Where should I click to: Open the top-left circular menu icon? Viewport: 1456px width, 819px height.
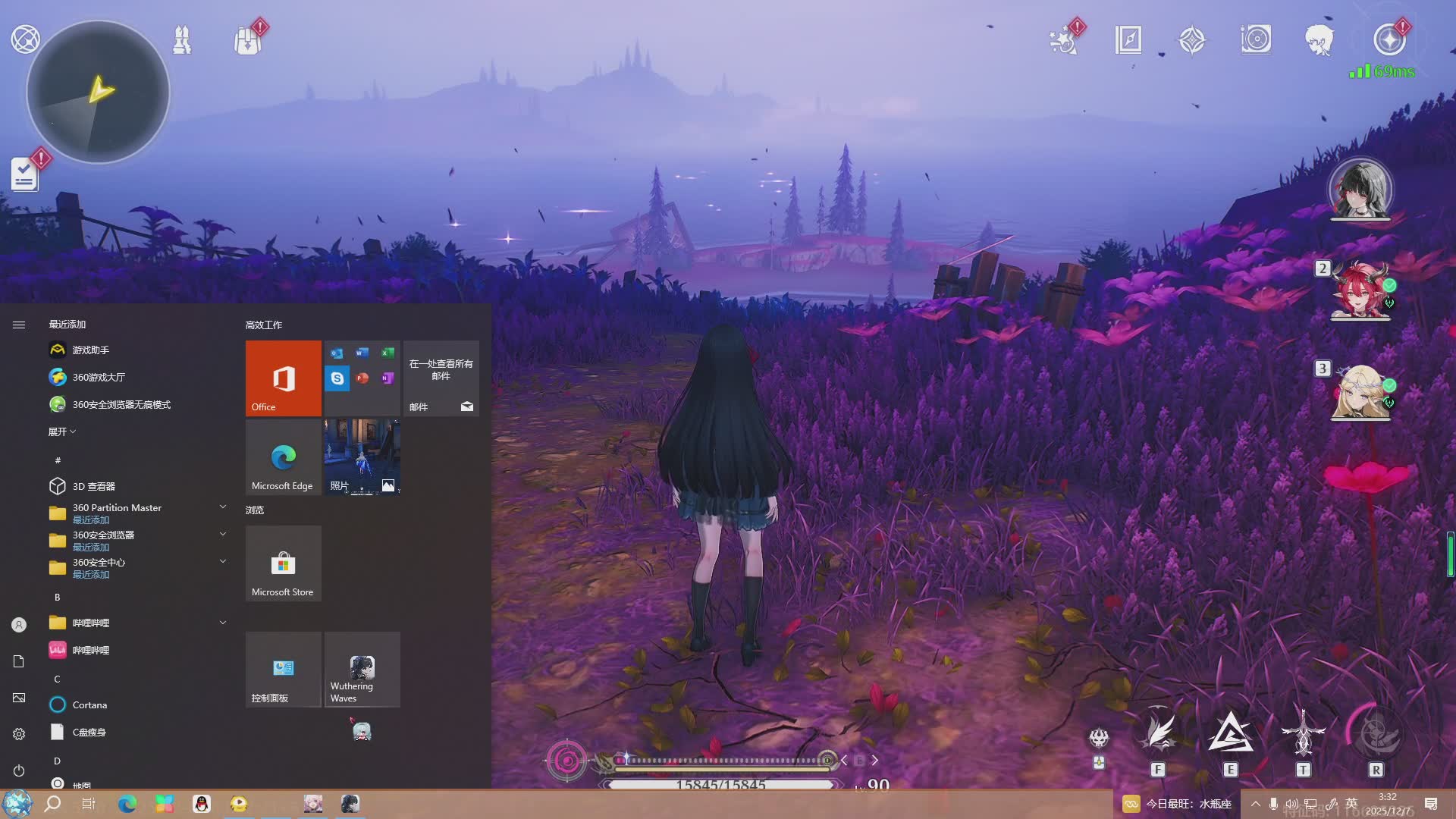(25, 39)
